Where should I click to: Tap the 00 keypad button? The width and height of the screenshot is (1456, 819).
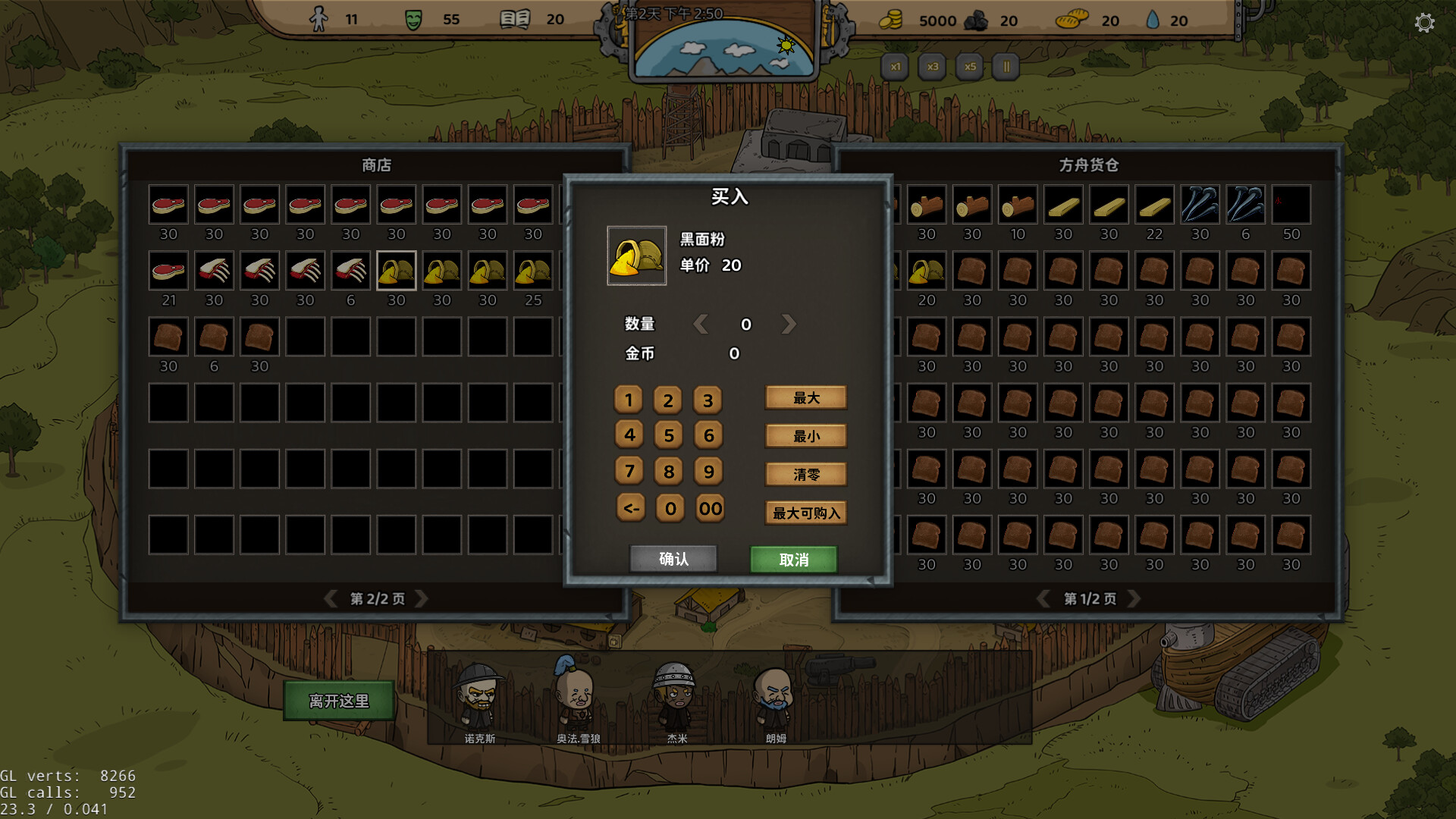[710, 508]
